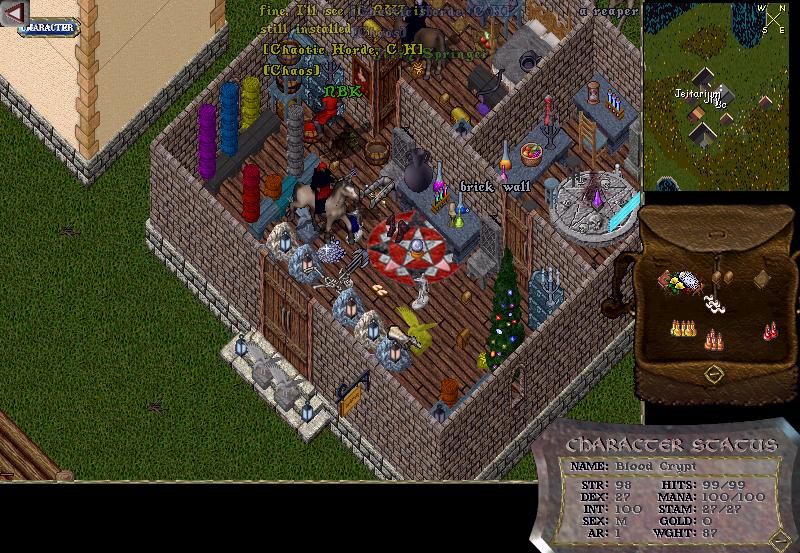This screenshot has width=800, height=553.
Task: Select the yellow potions in backpack
Action: (683, 327)
